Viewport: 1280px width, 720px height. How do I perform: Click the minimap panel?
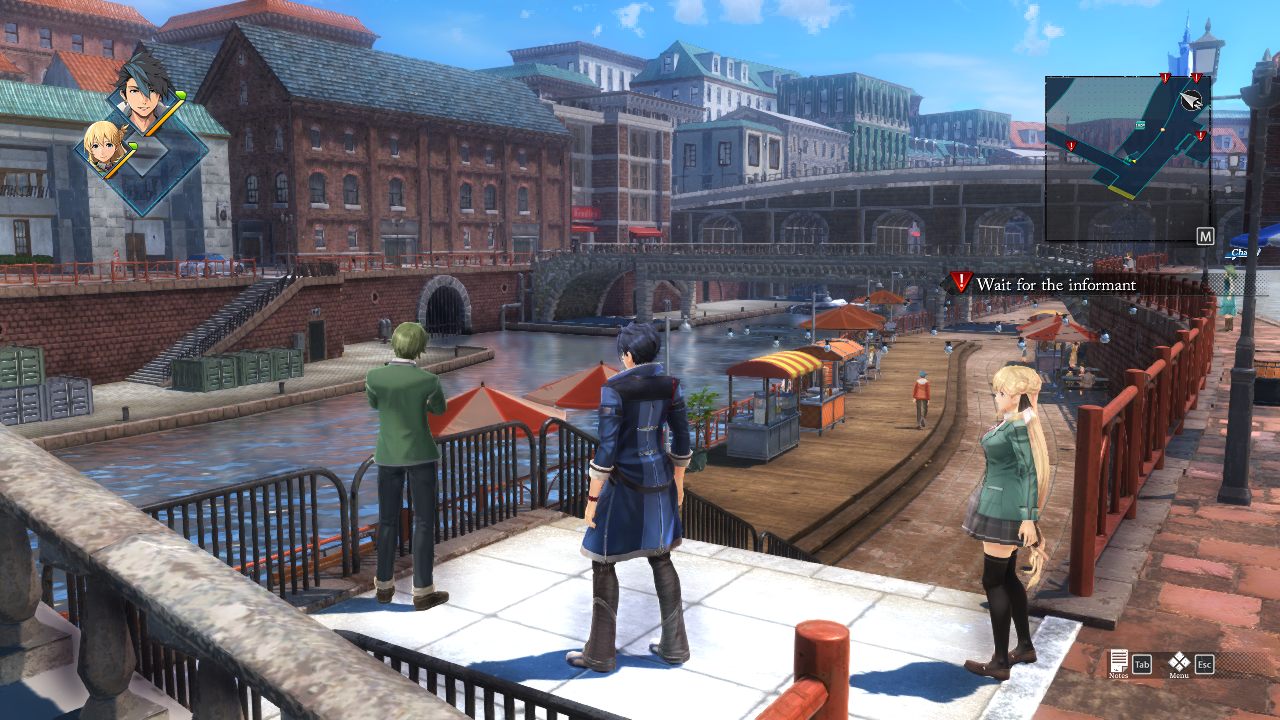[x=1127, y=158]
